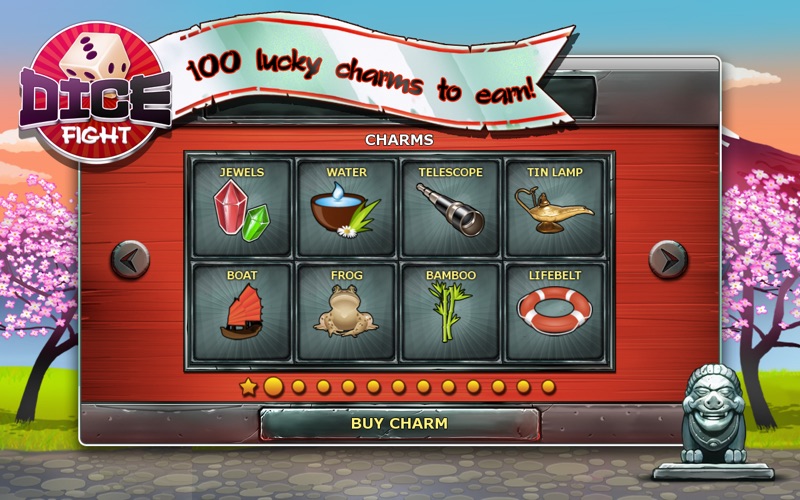
Task: Choose the Boat charm tile
Action: [x=242, y=310]
